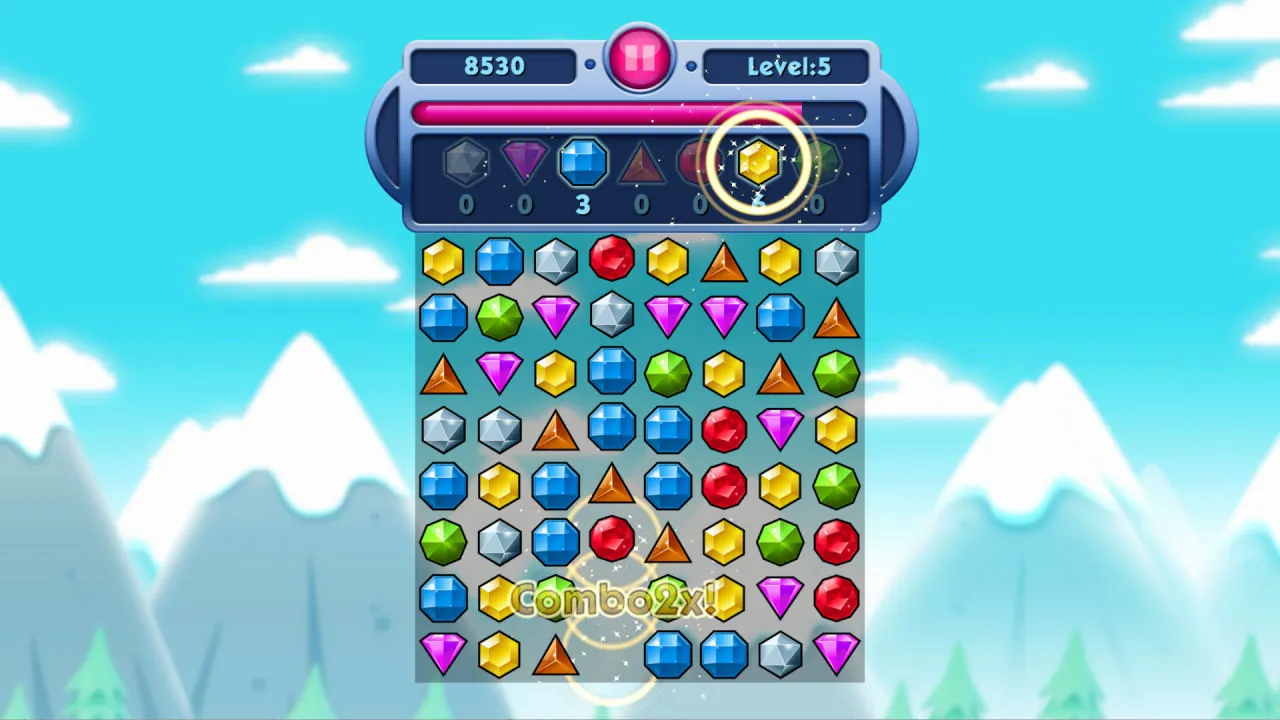Select the green gem counter icon
1280x720 pixels.
[817, 163]
